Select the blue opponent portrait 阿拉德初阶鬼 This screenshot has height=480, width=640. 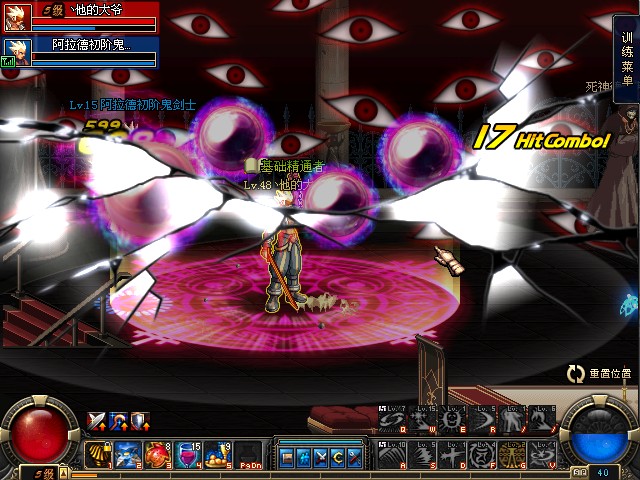16,50
